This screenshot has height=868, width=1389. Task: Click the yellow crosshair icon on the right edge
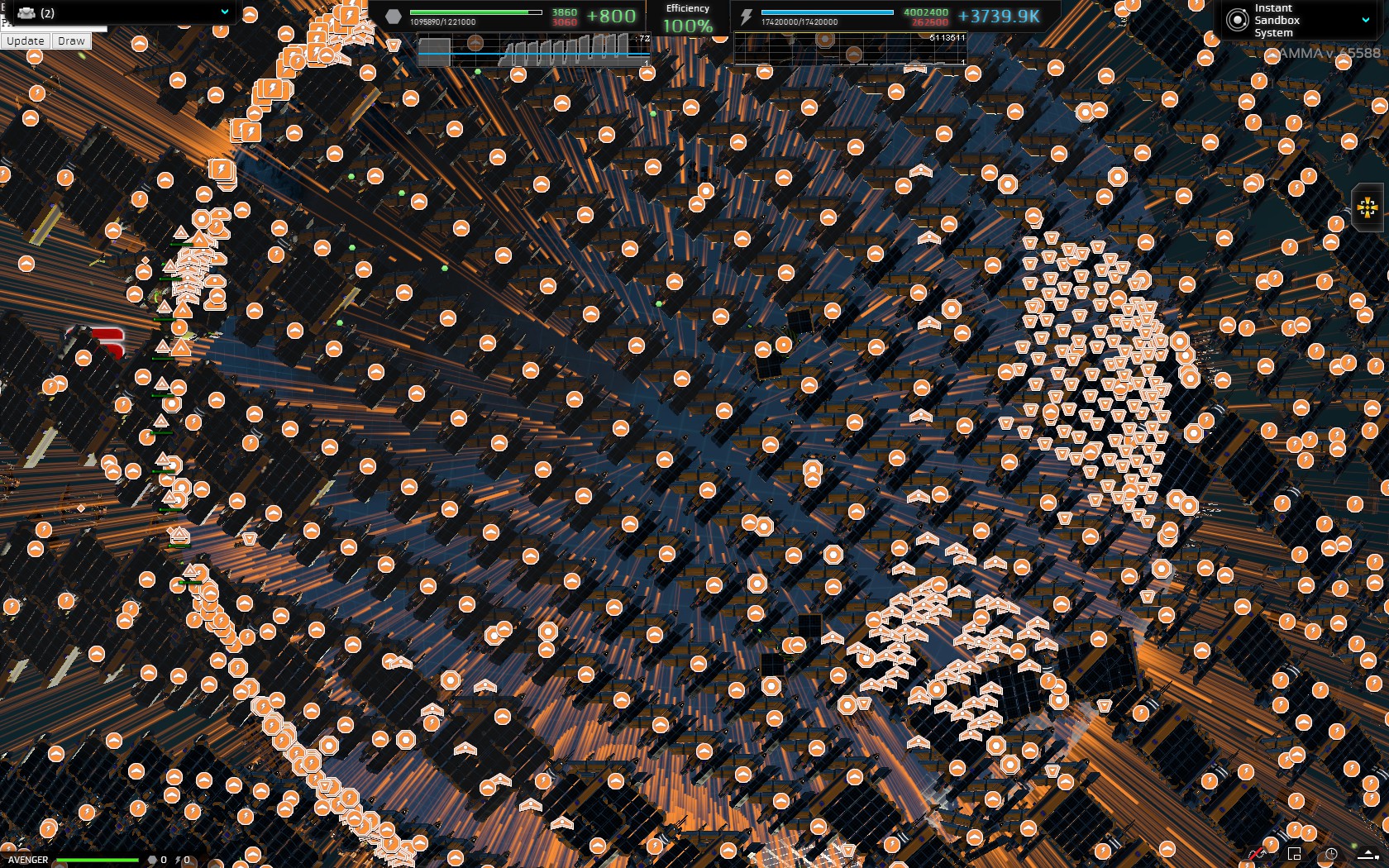(1368, 207)
